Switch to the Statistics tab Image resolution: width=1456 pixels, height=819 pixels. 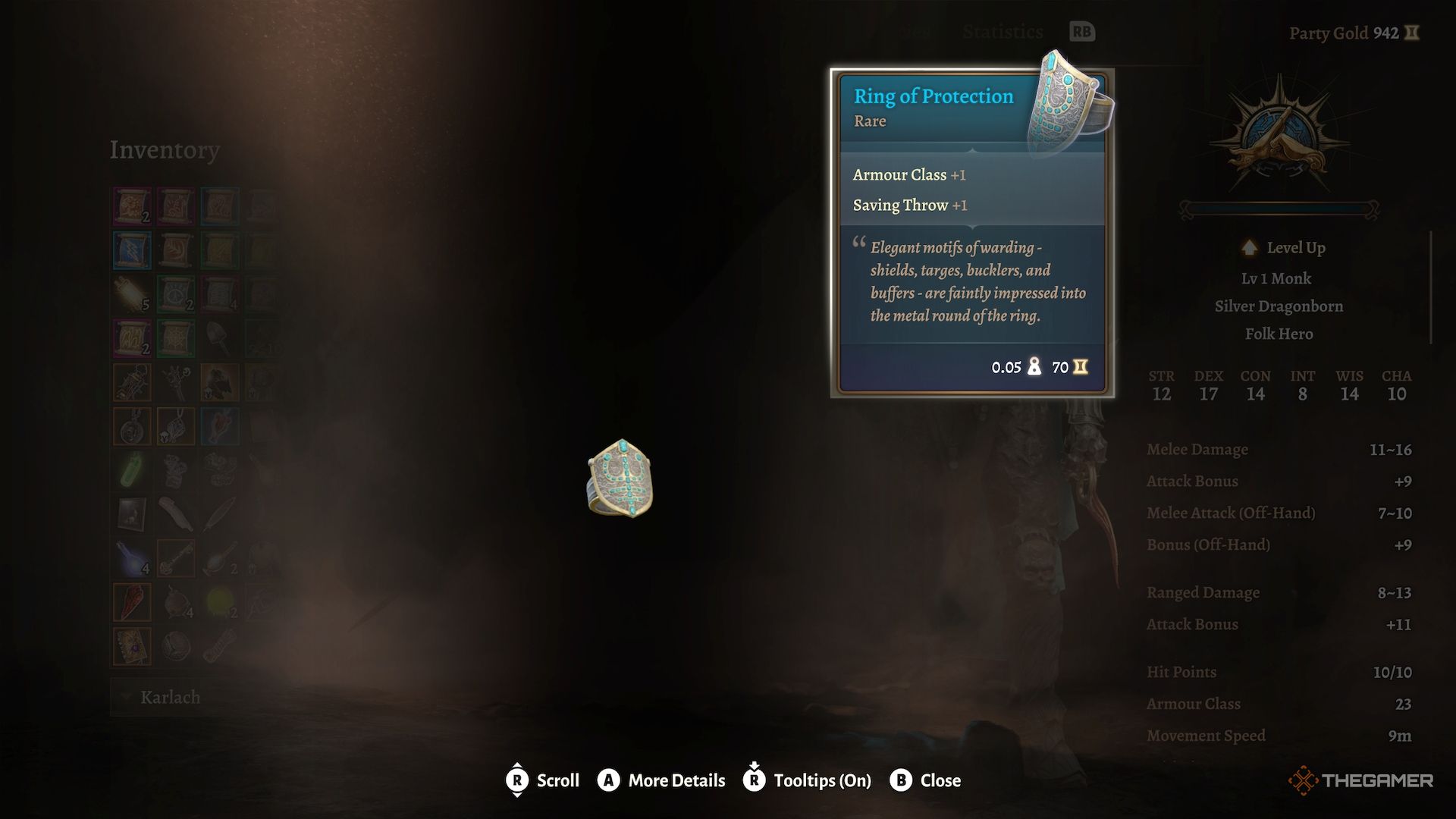pos(1003,32)
